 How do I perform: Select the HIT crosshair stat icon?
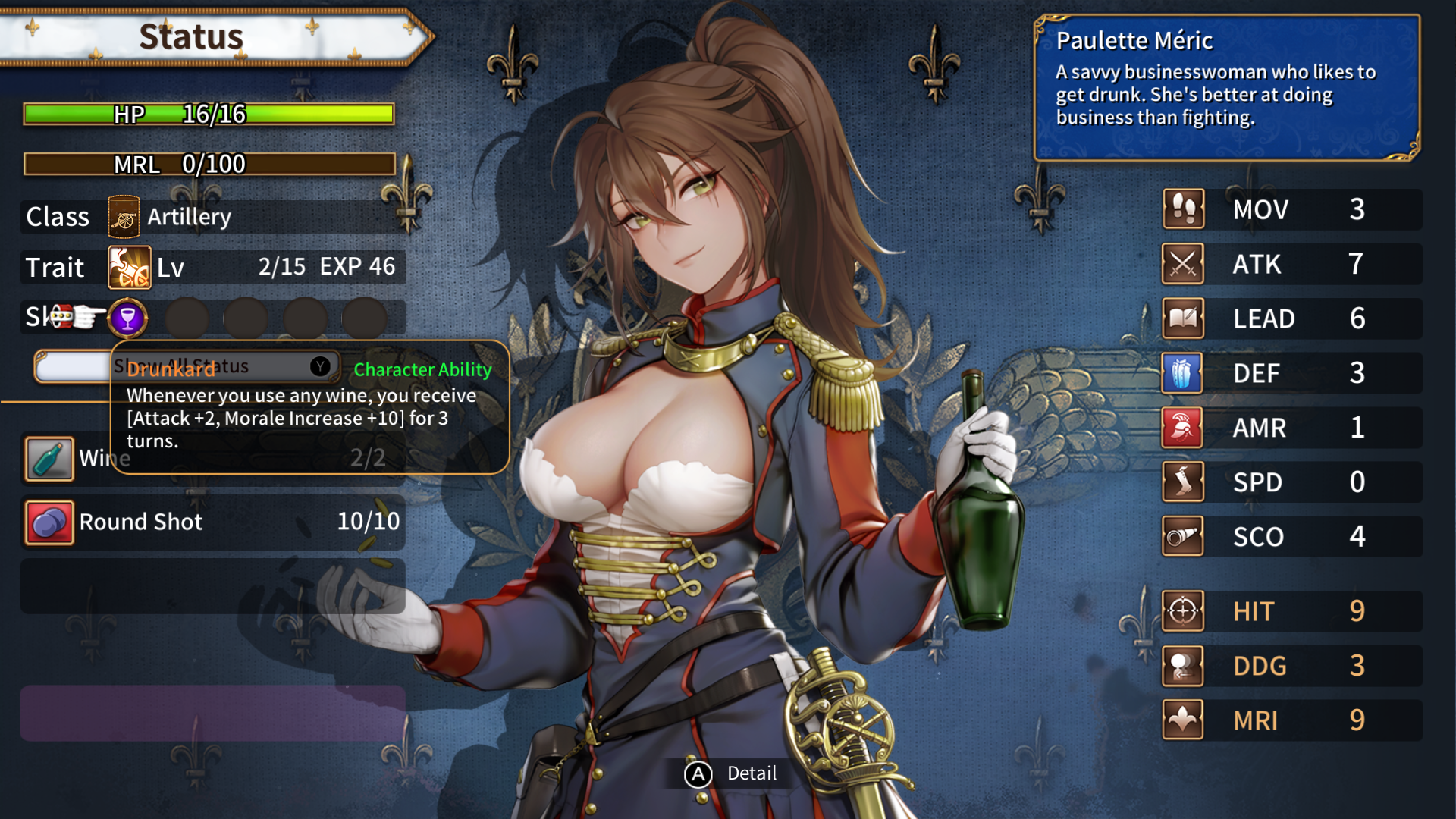(x=1183, y=611)
